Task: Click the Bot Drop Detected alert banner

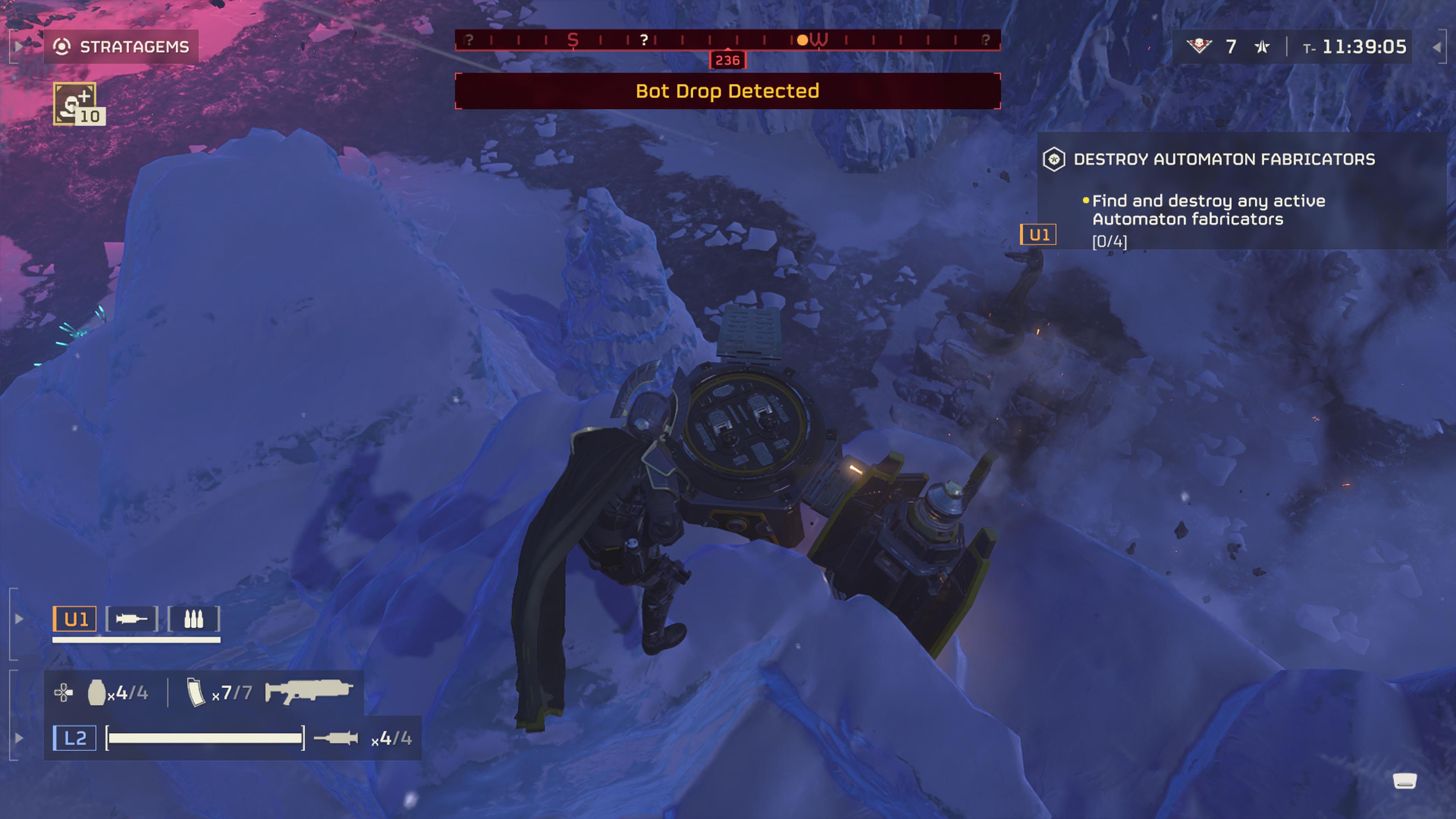Action: pos(728,91)
